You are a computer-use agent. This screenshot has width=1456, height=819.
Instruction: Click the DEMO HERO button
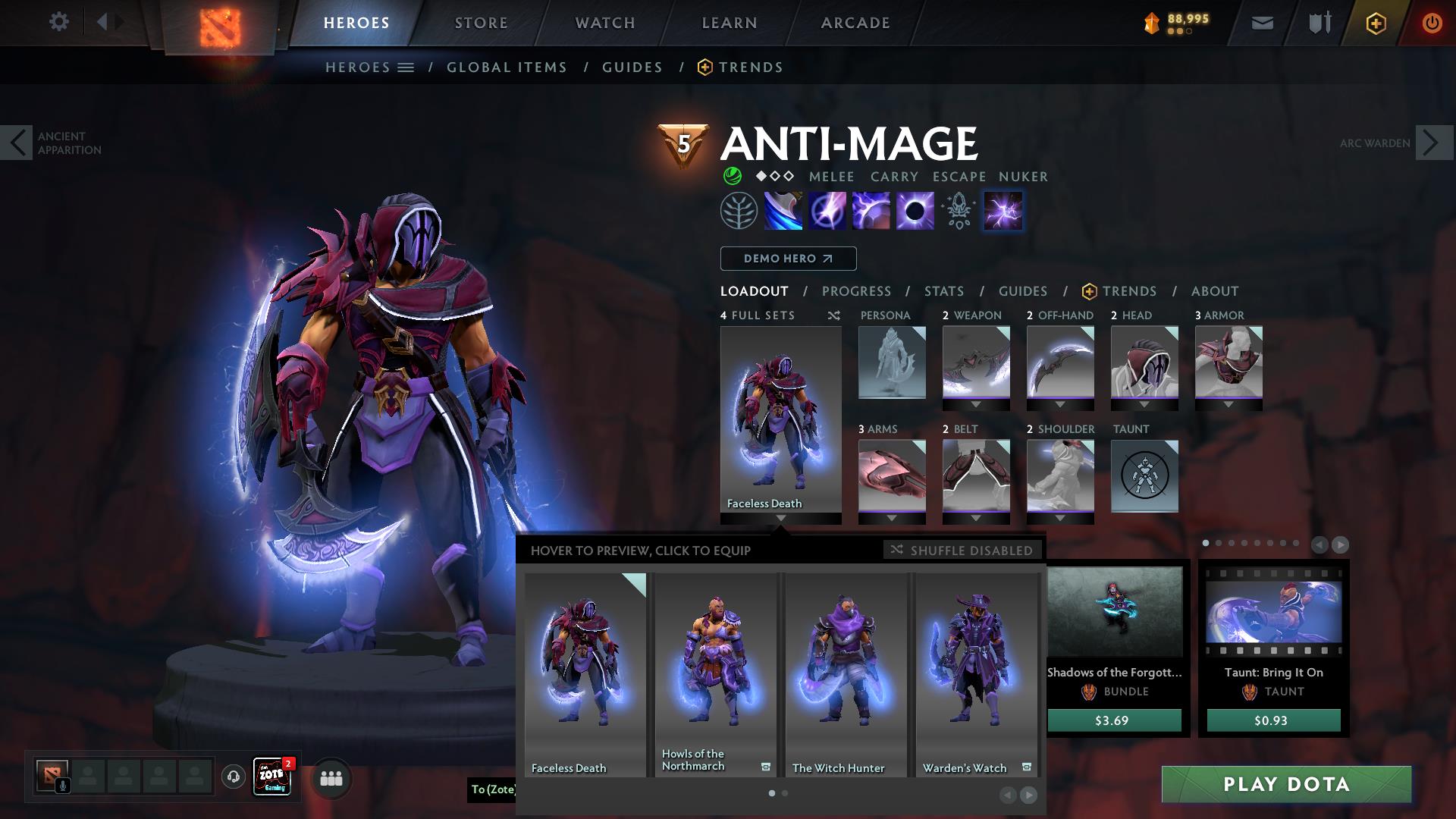point(788,259)
